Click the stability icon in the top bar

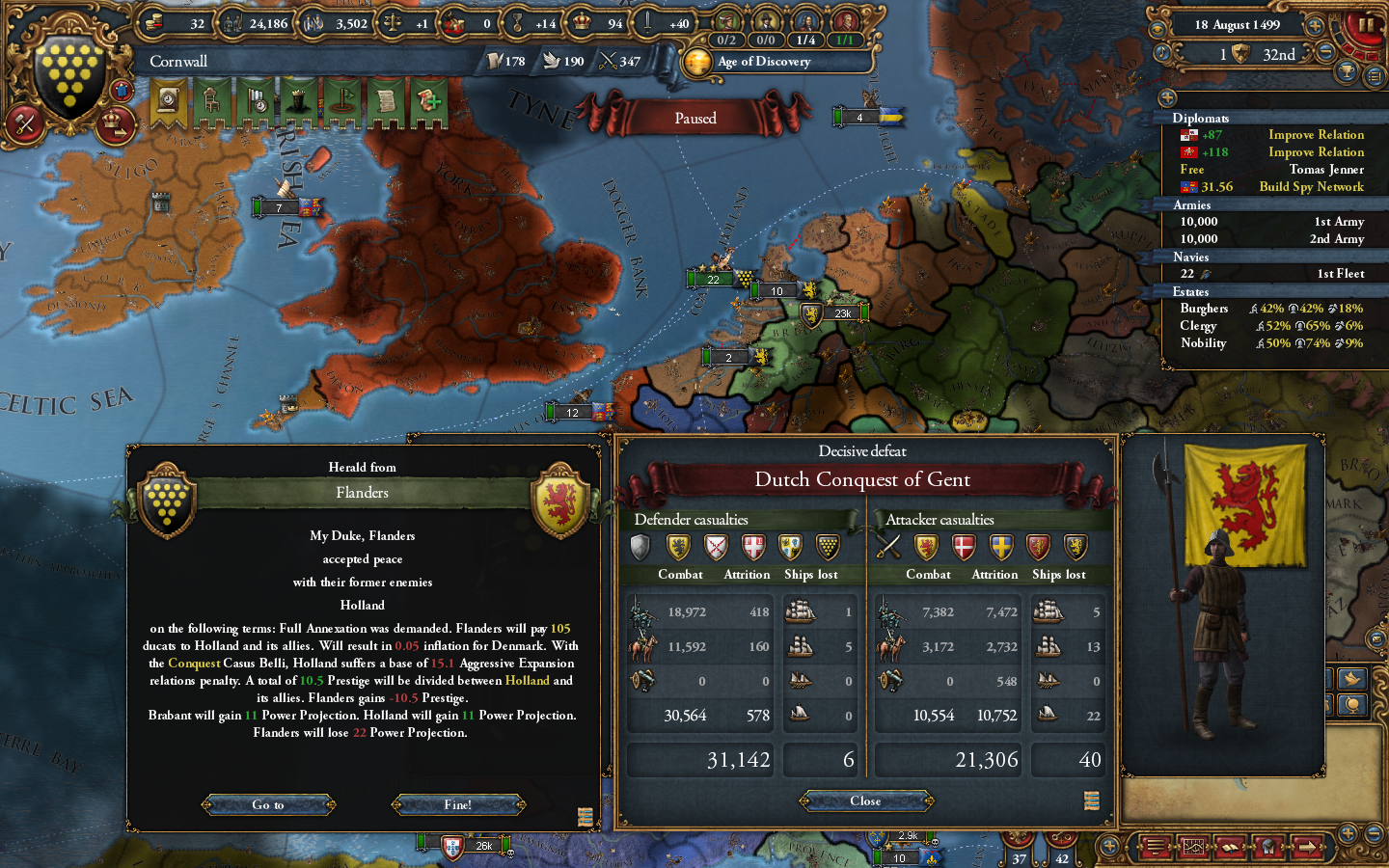(x=391, y=23)
